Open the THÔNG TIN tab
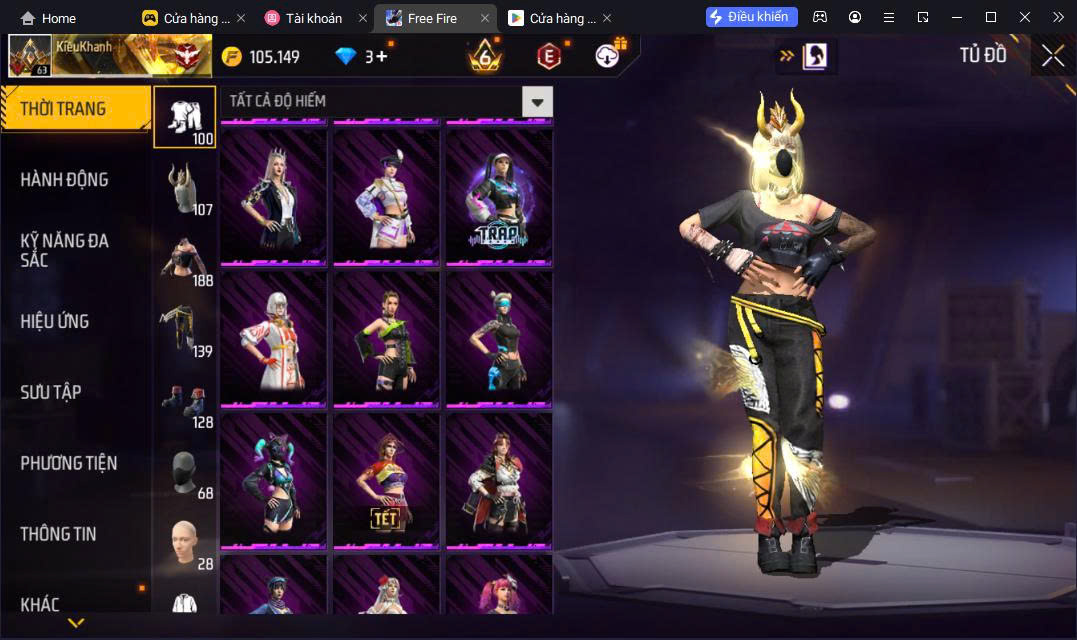Screen dimensions: 1077x640 [59, 534]
